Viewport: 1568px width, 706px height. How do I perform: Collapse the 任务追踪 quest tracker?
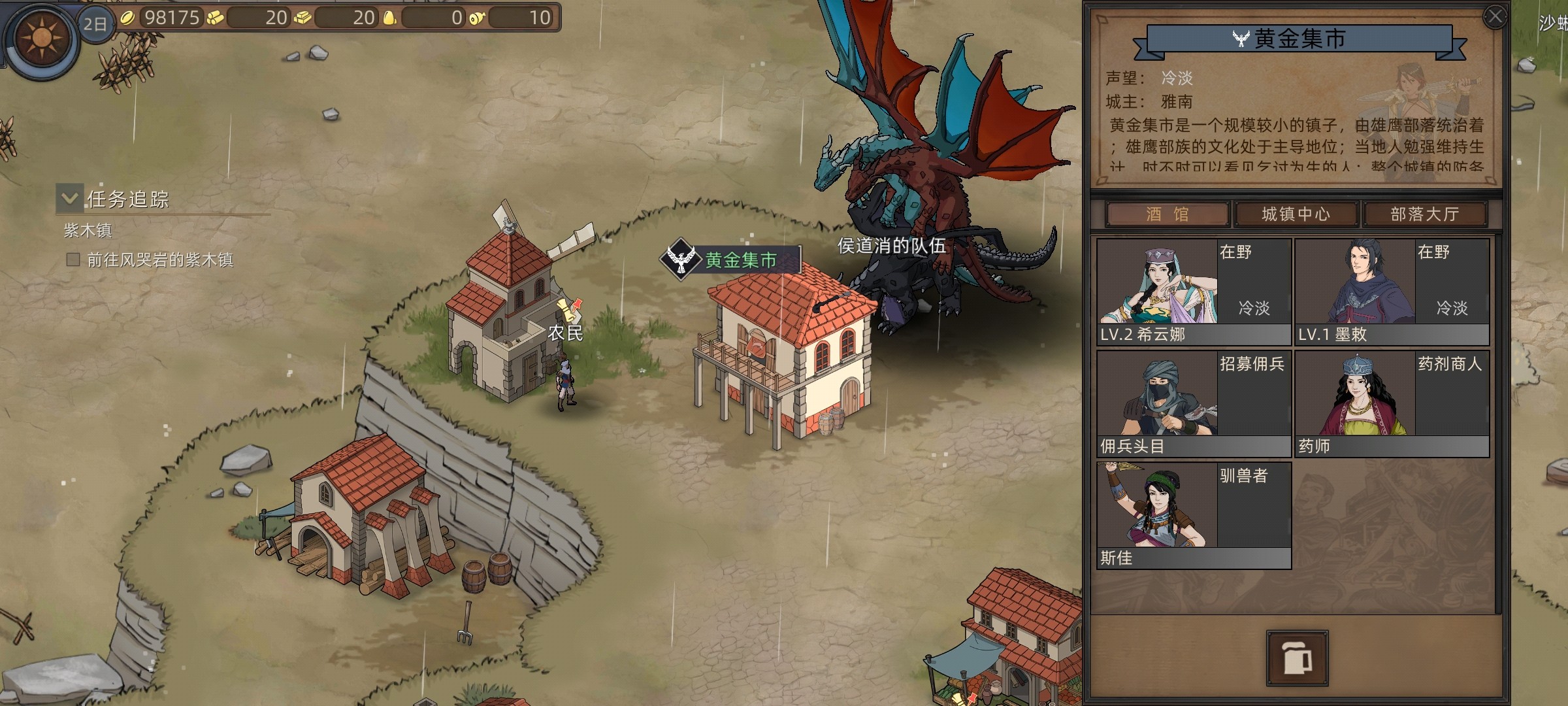[70, 197]
